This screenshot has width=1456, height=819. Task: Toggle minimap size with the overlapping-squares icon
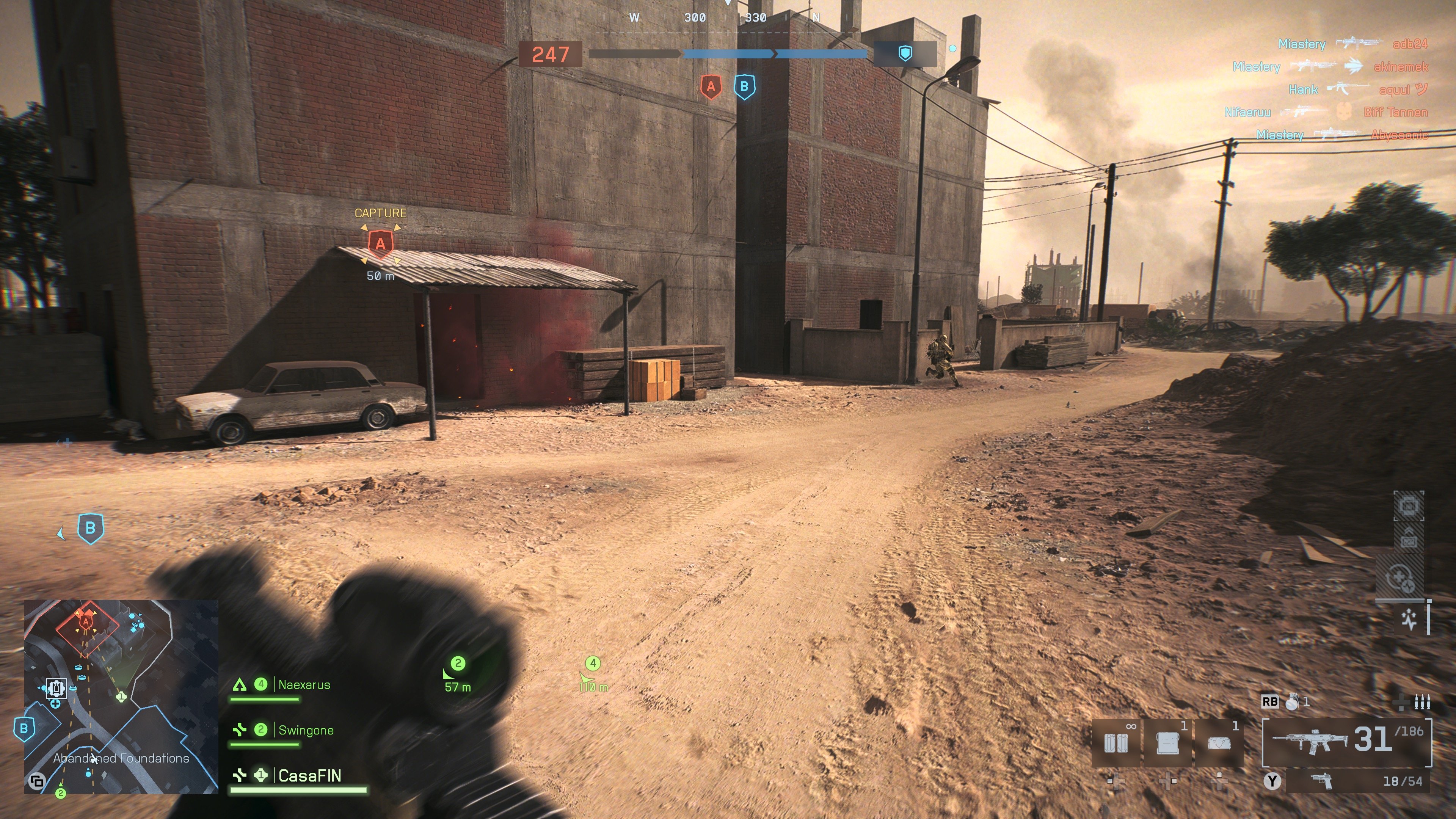tap(37, 781)
